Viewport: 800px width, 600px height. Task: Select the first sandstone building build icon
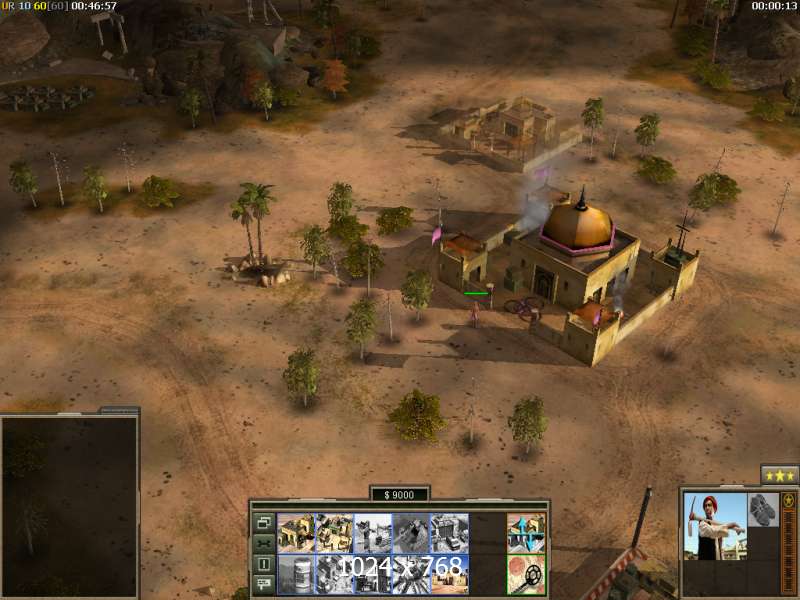click(x=295, y=533)
